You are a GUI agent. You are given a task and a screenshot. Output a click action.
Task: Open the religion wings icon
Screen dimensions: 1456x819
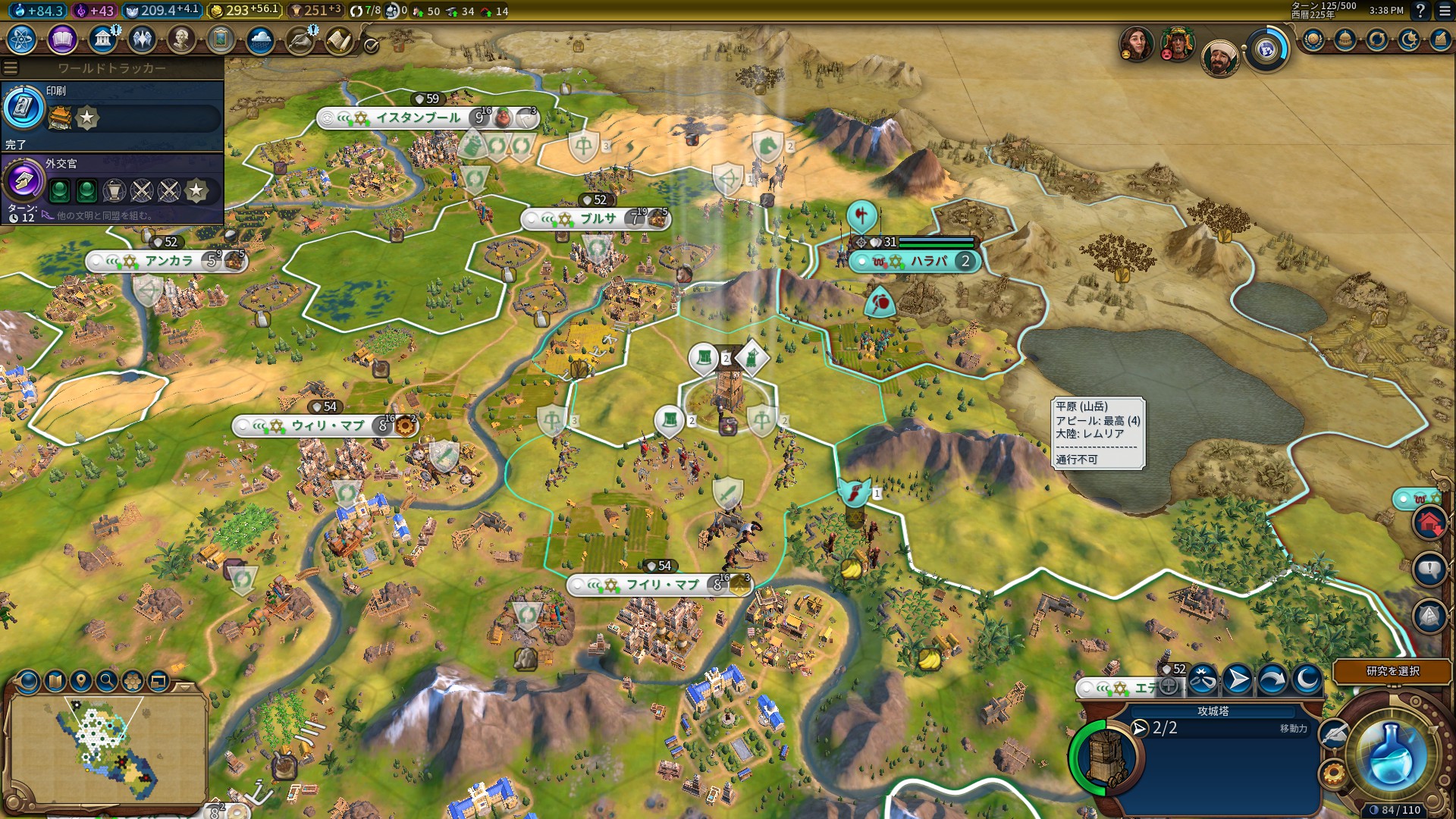[142, 39]
